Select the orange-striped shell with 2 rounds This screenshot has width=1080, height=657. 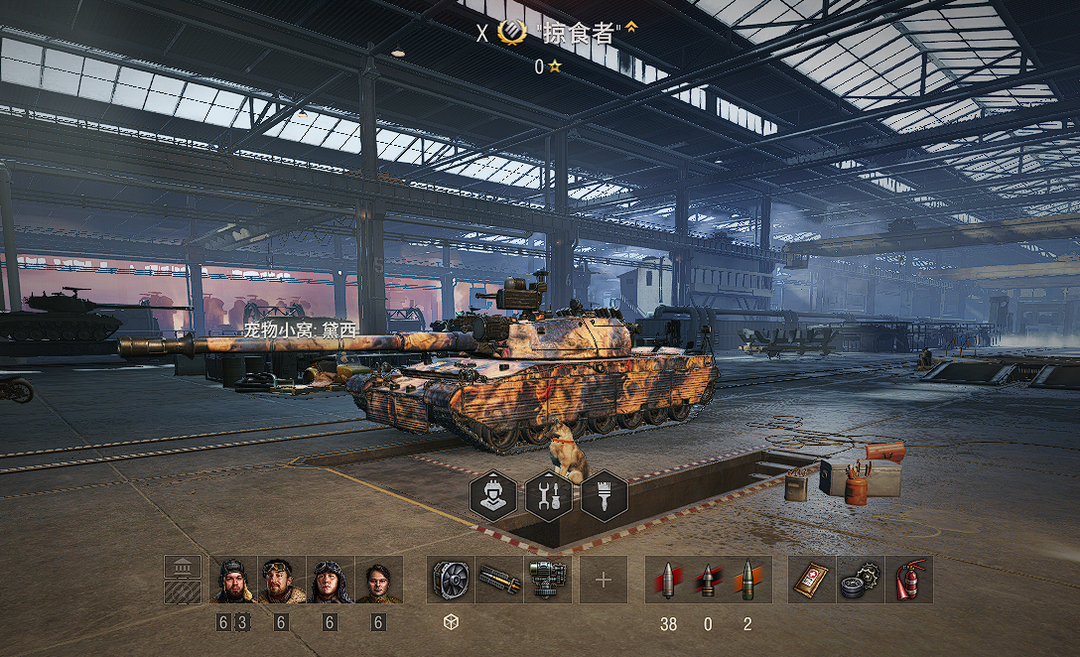[748, 580]
